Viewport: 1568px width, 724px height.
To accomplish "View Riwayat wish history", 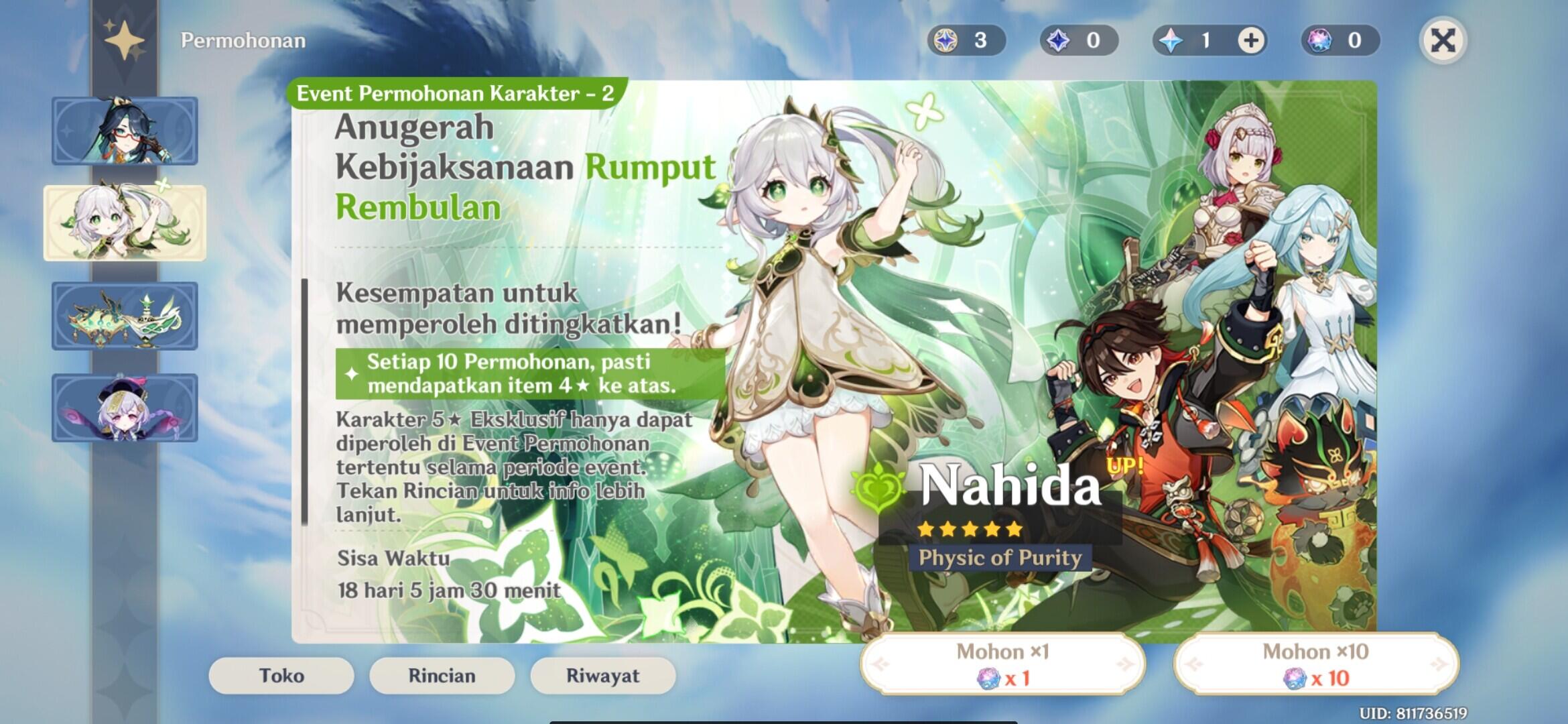I will pyautogui.click(x=602, y=676).
